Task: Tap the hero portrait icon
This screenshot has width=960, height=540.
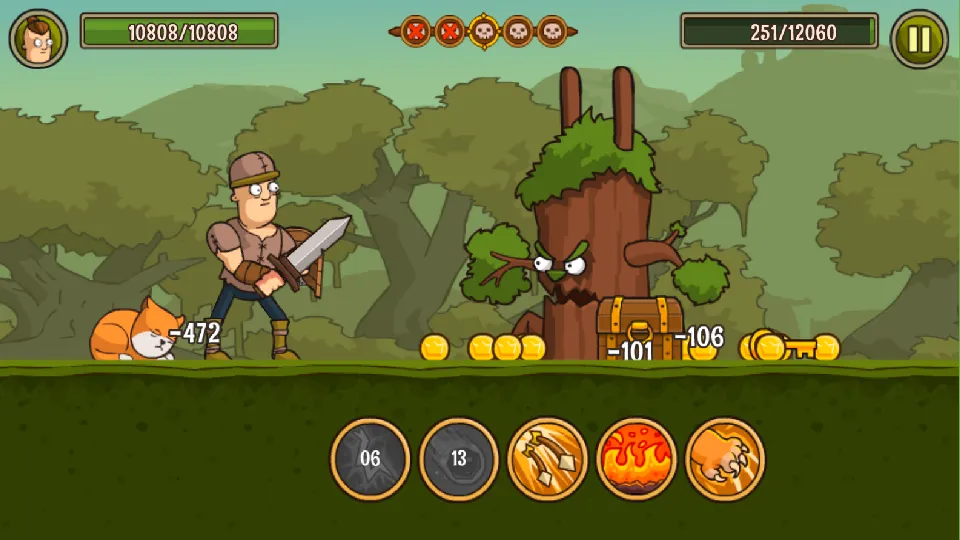Action: coord(39,39)
